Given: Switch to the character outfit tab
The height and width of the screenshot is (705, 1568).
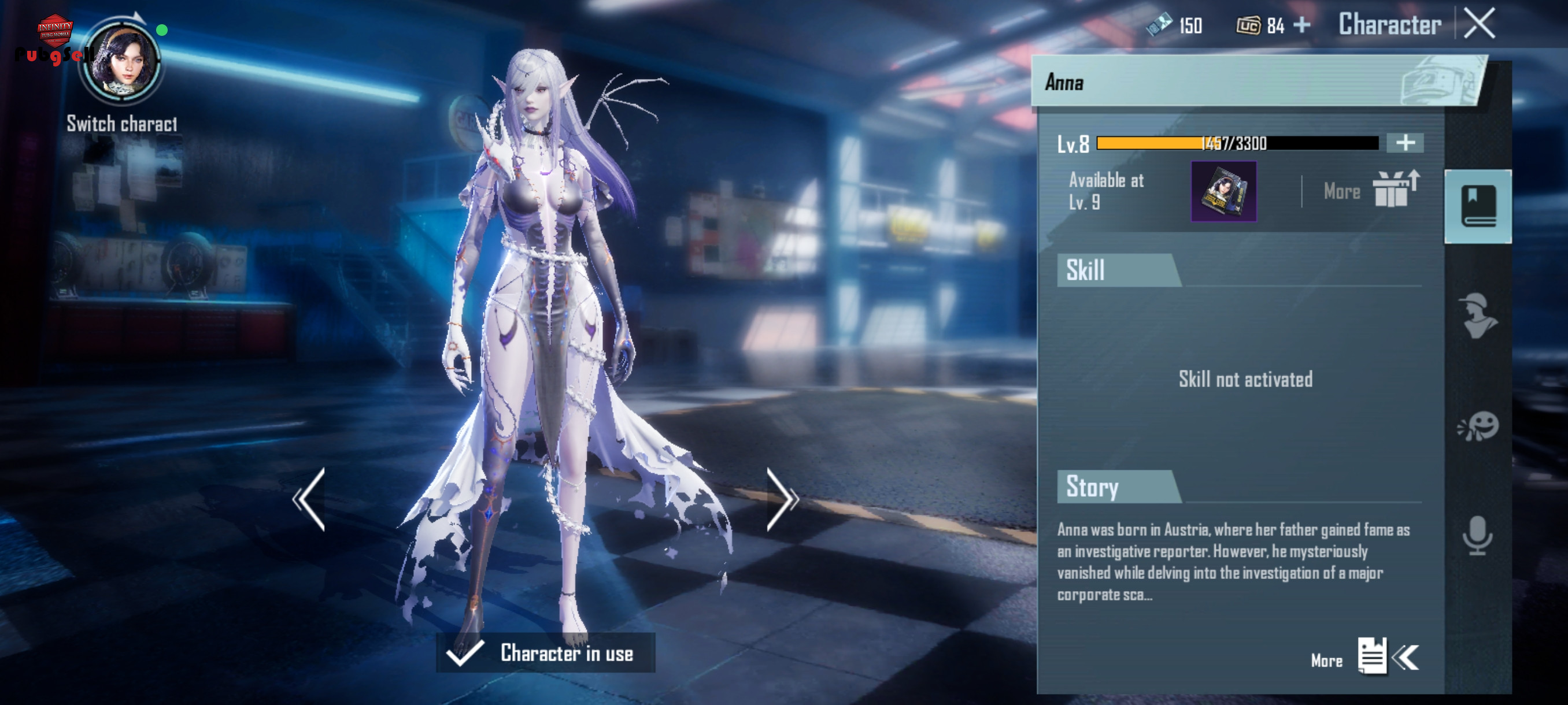Looking at the screenshot, I should (1477, 316).
